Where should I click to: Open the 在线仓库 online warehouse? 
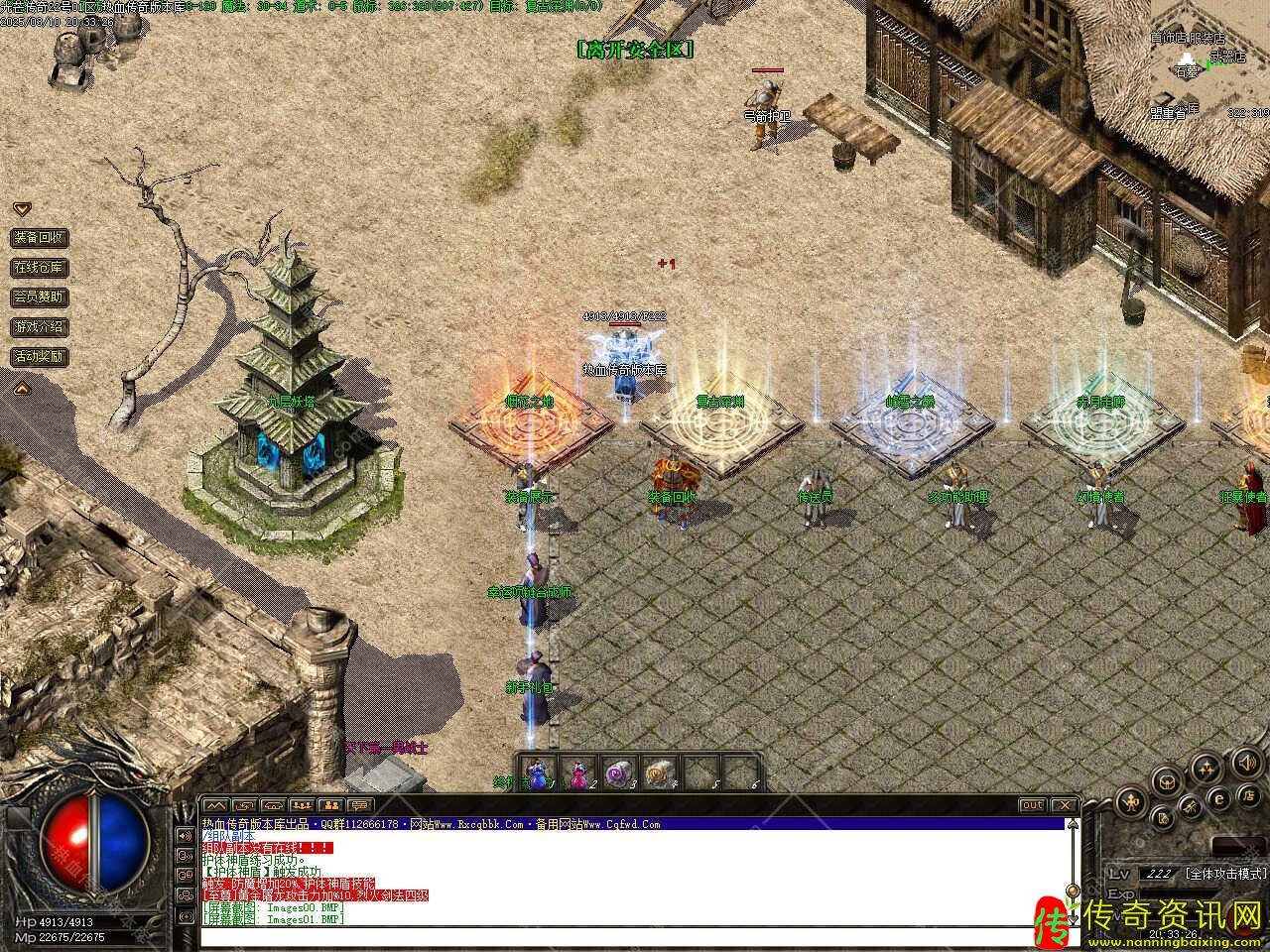(40, 268)
